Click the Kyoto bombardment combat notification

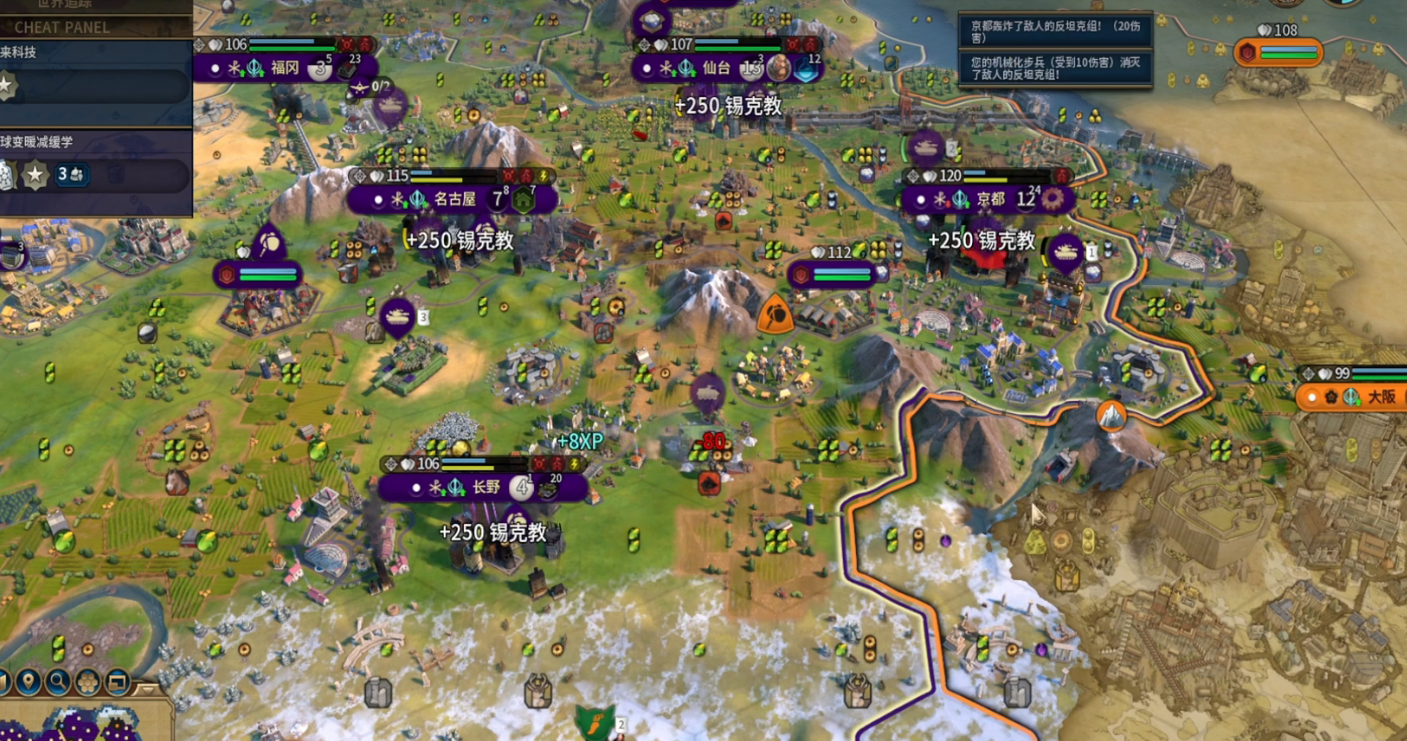point(1054,32)
